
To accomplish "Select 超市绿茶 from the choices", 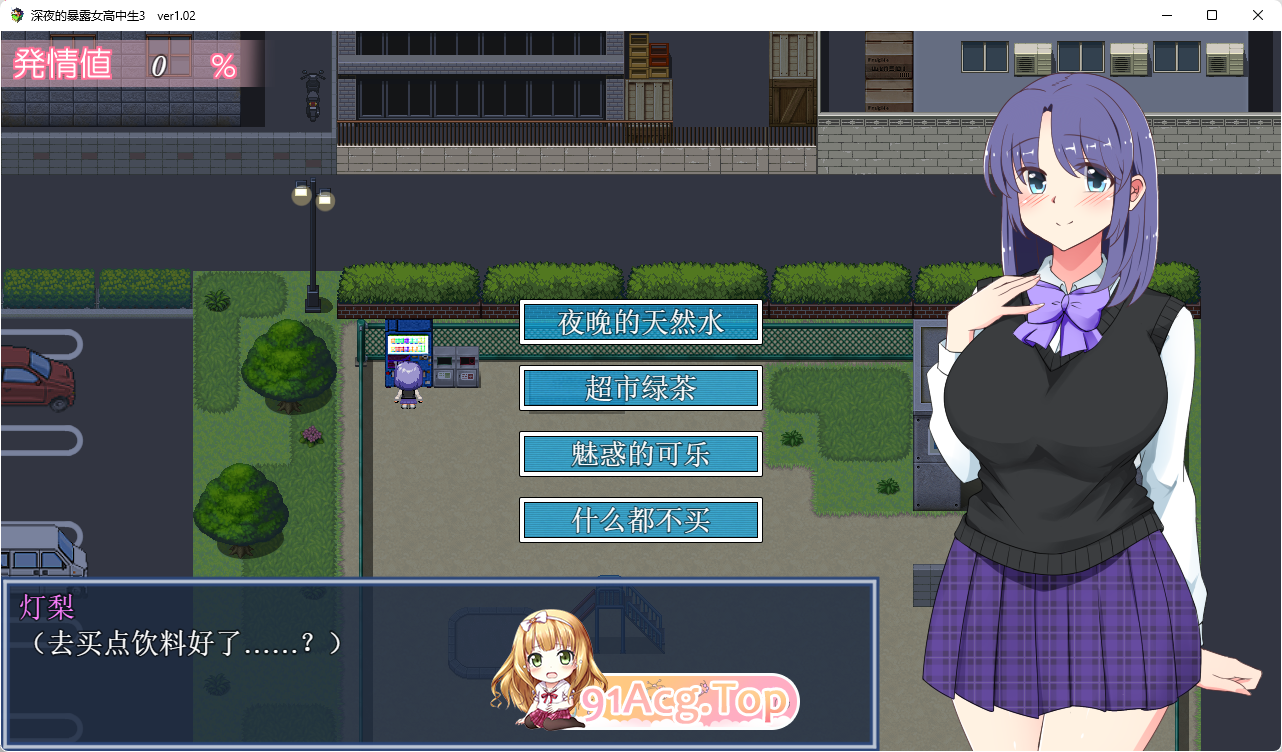I will click(641, 388).
